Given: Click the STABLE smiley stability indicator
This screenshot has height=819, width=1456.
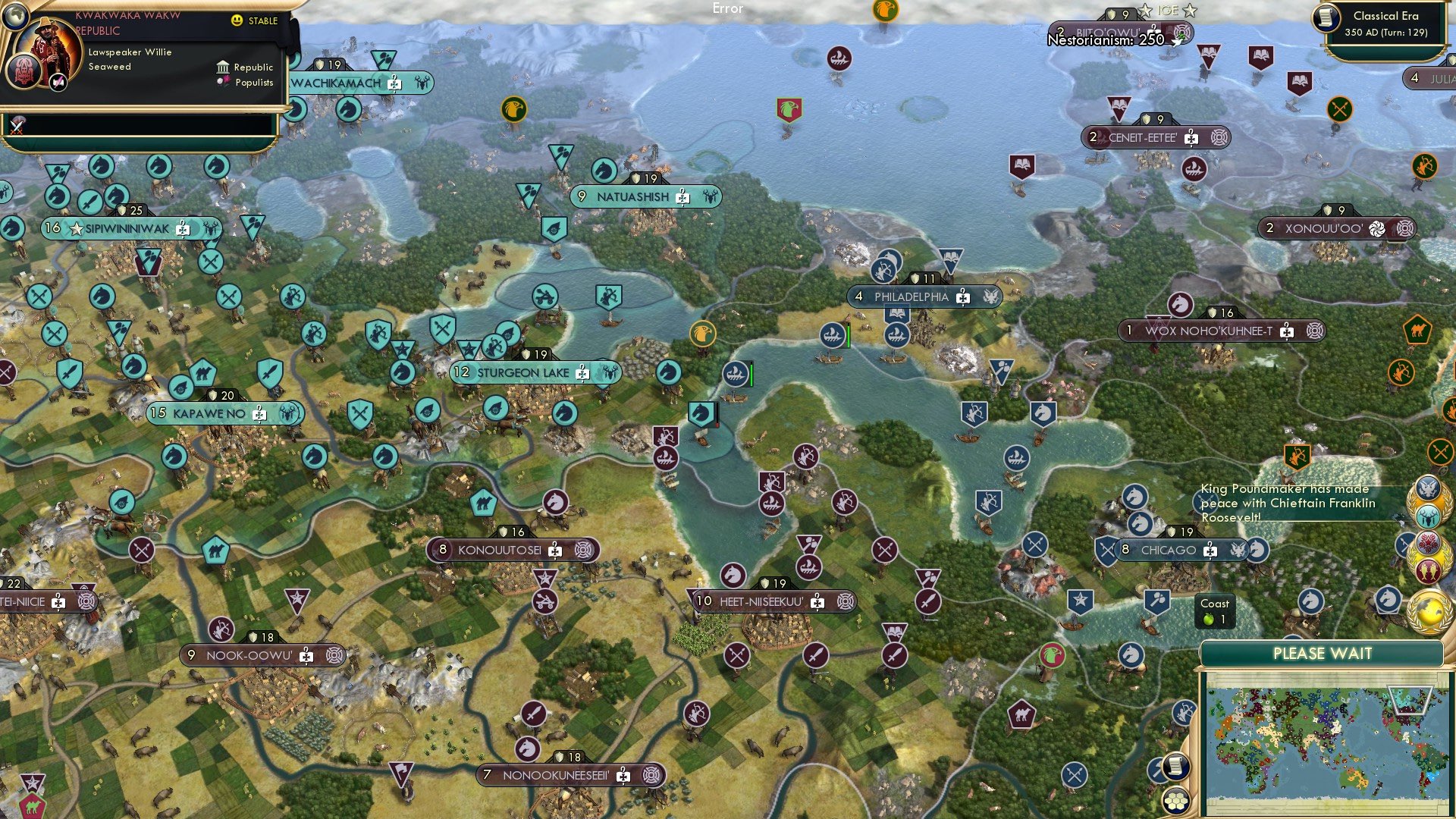Looking at the screenshot, I should tap(237, 21).
